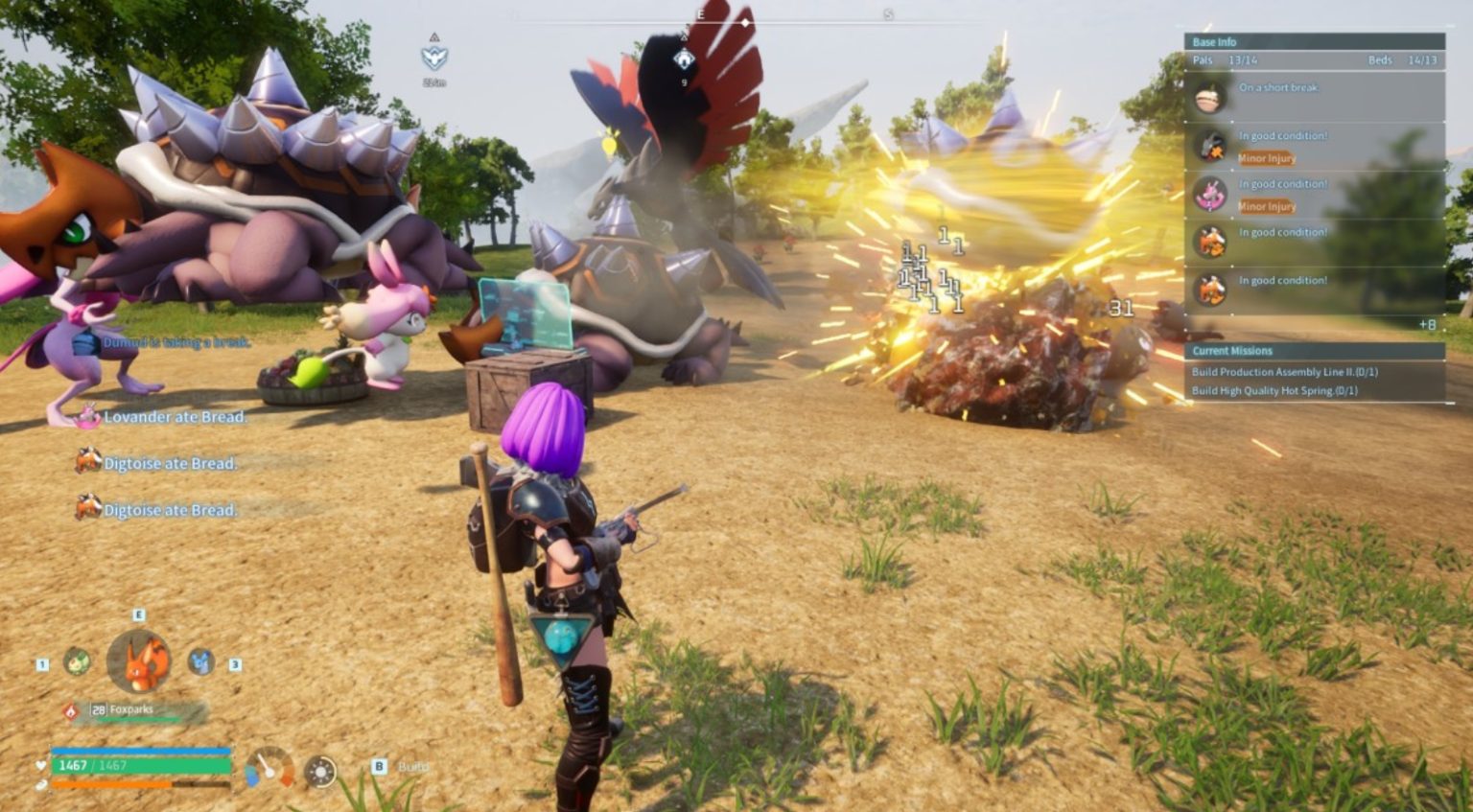1473x812 pixels.
Task: Show the +8 additional base Pals
Action: pos(1427,325)
